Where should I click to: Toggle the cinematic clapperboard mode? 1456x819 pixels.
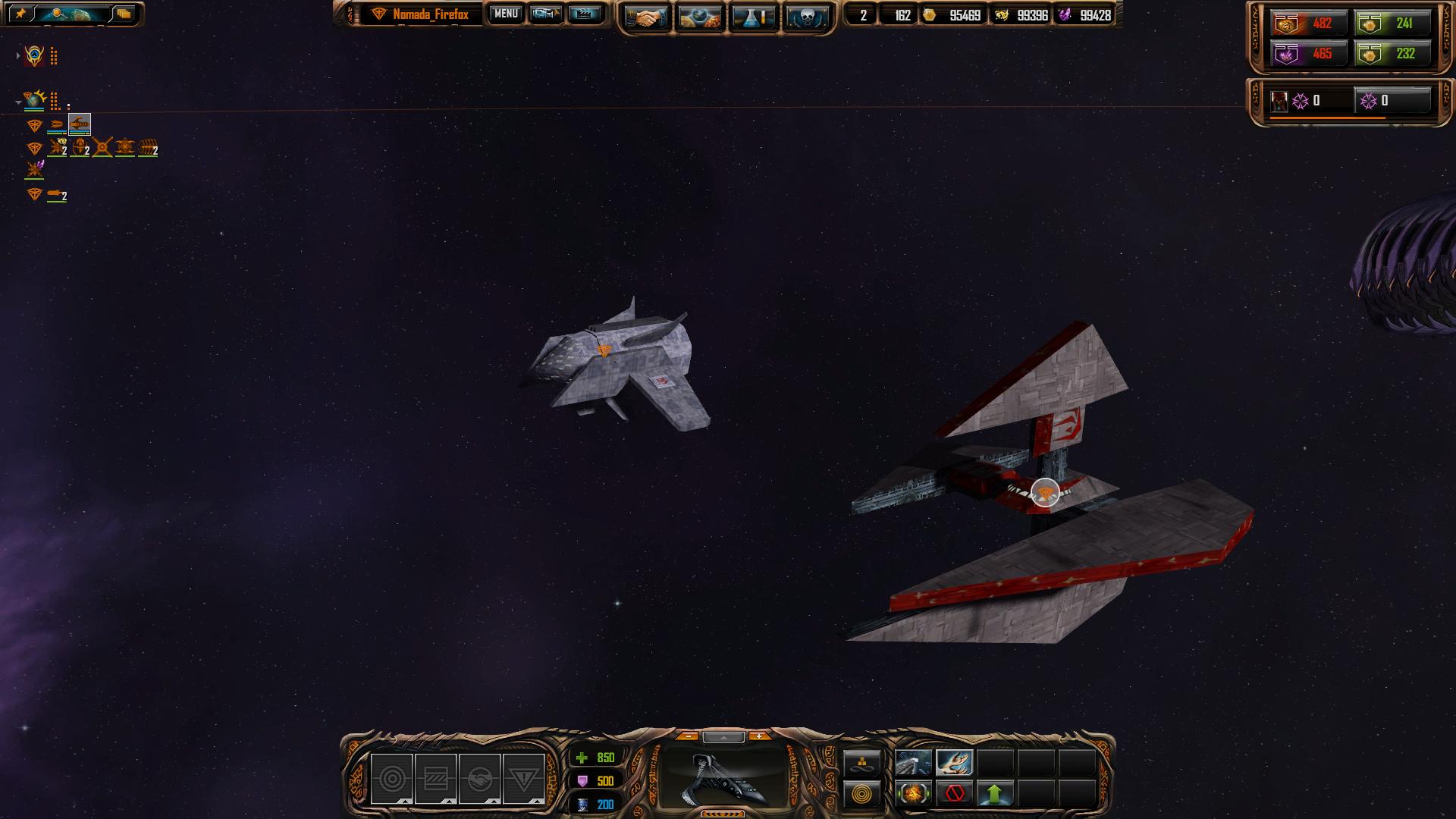584,14
